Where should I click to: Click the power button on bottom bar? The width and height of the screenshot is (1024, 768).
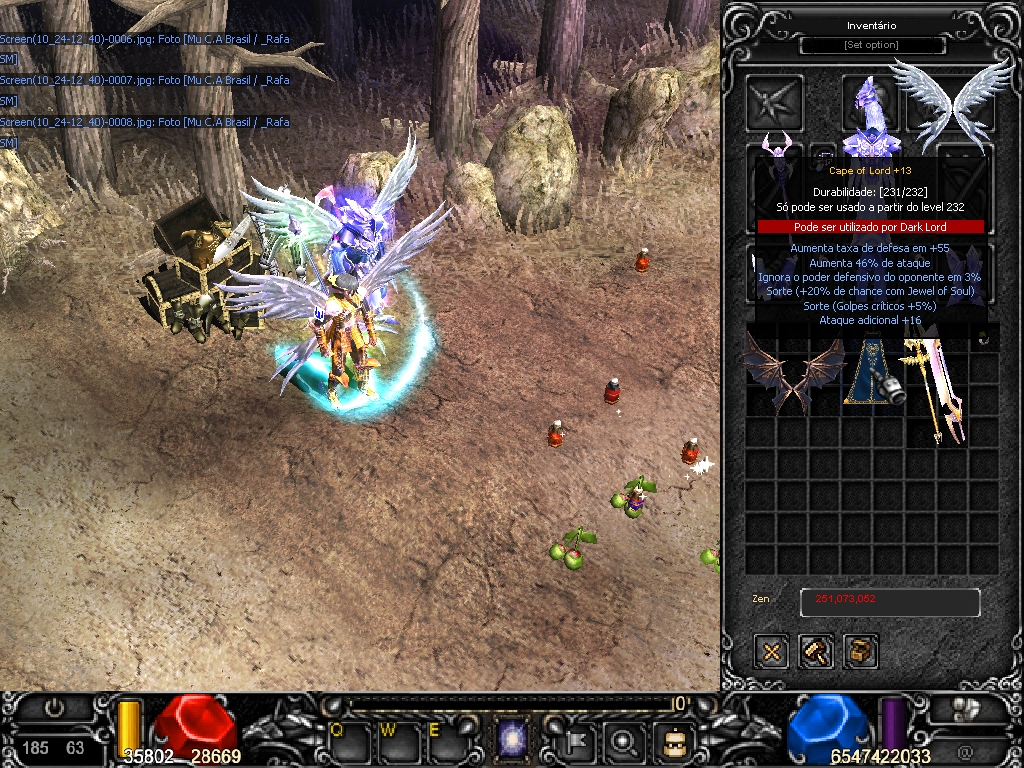click(54, 707)
